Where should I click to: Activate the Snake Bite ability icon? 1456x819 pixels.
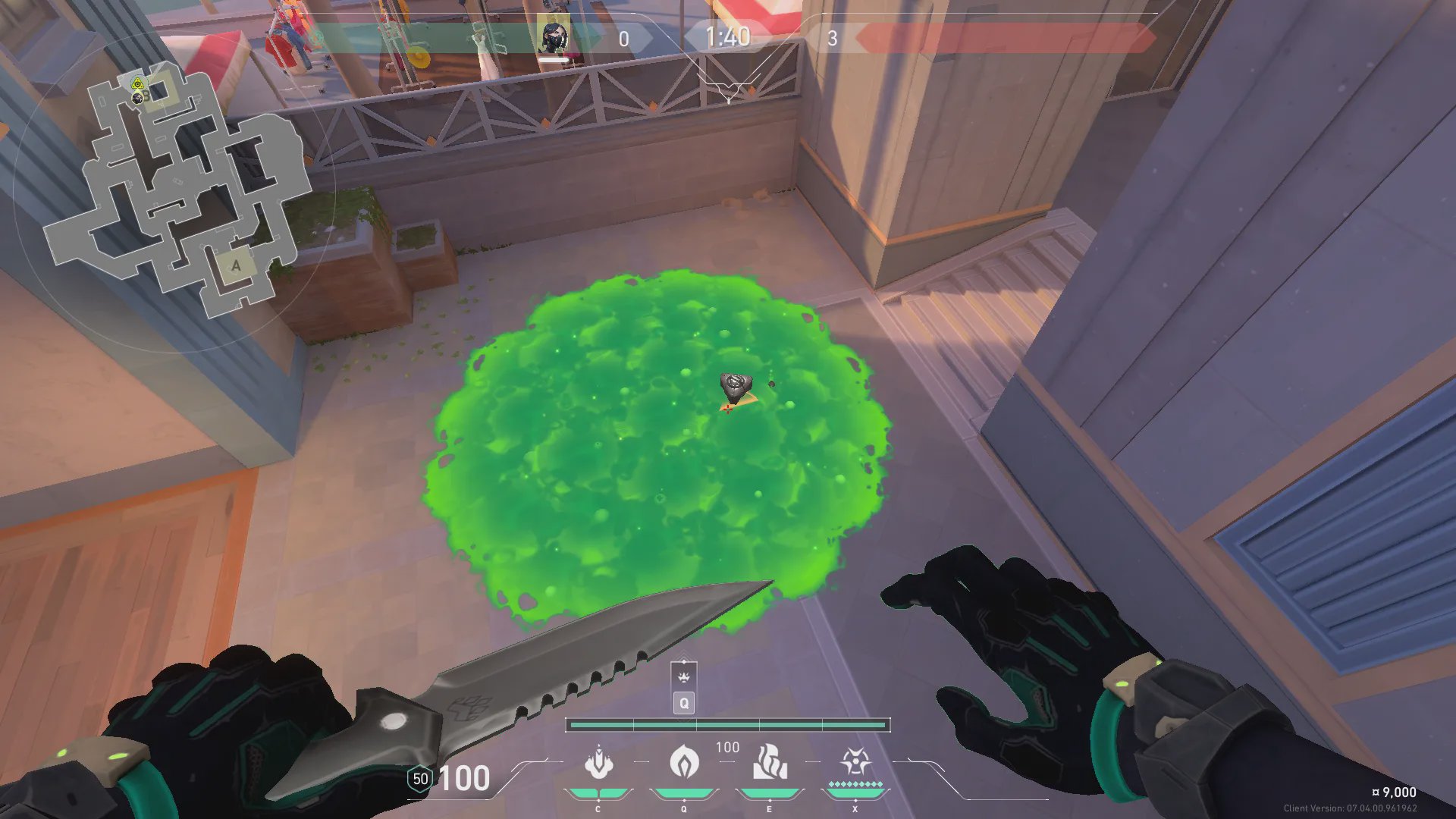(598, 763)
